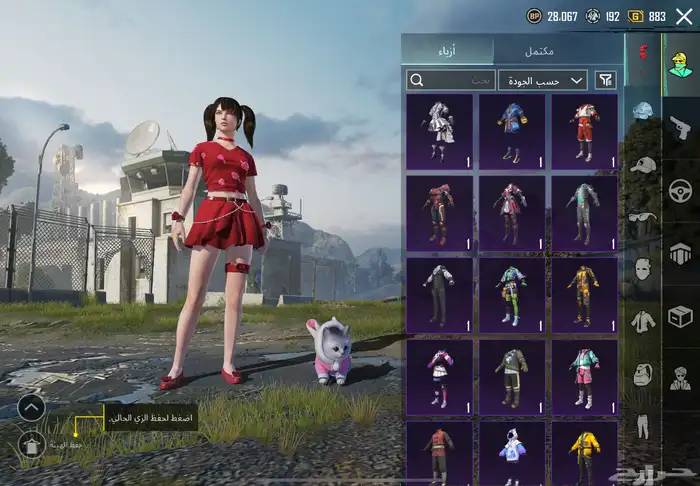This screenshot has height=486, width=700.
Task: Save current outfit with the hanger button
Action: (x=31, y=445)
